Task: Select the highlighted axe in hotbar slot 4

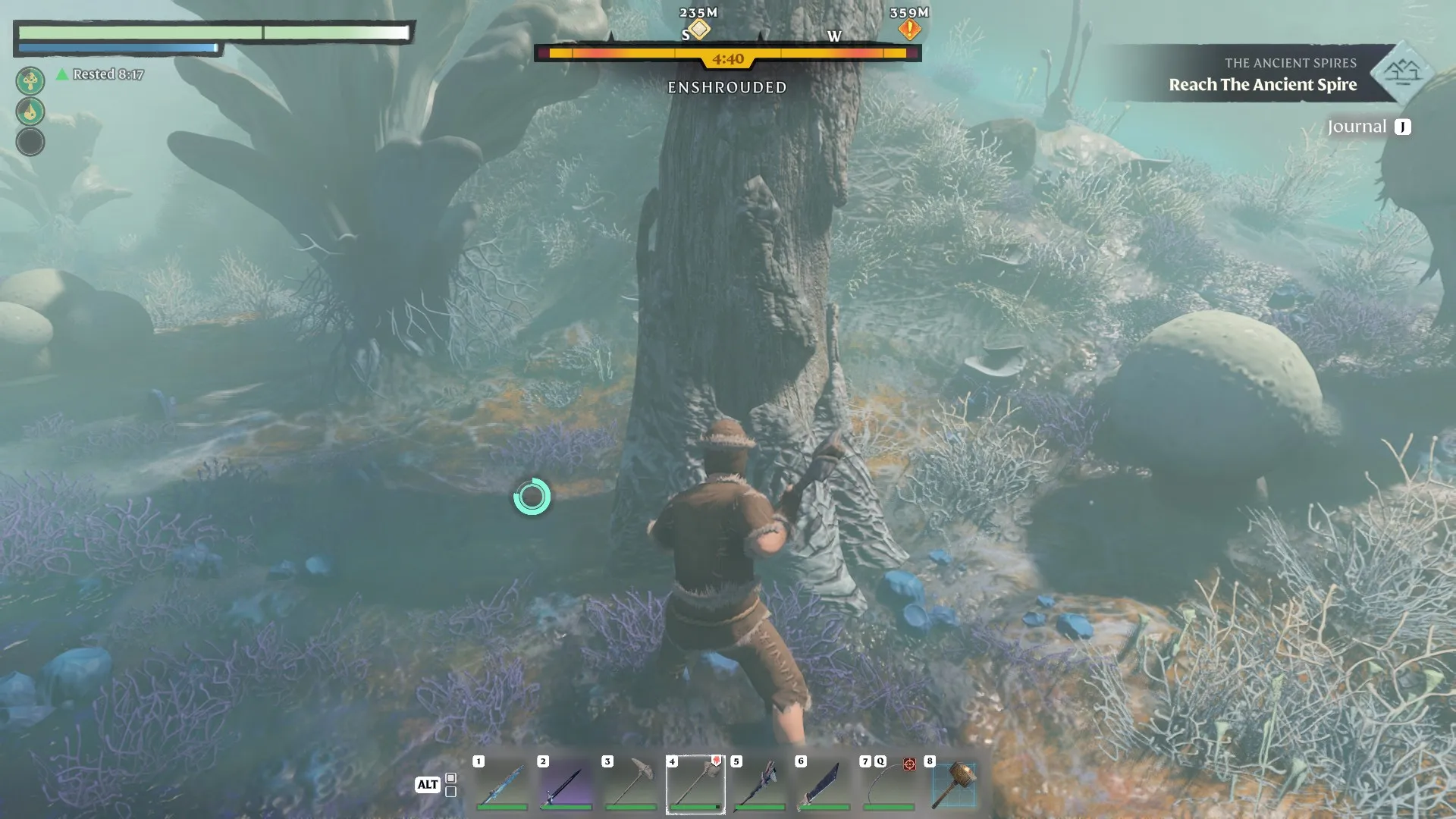Action: 695,785
